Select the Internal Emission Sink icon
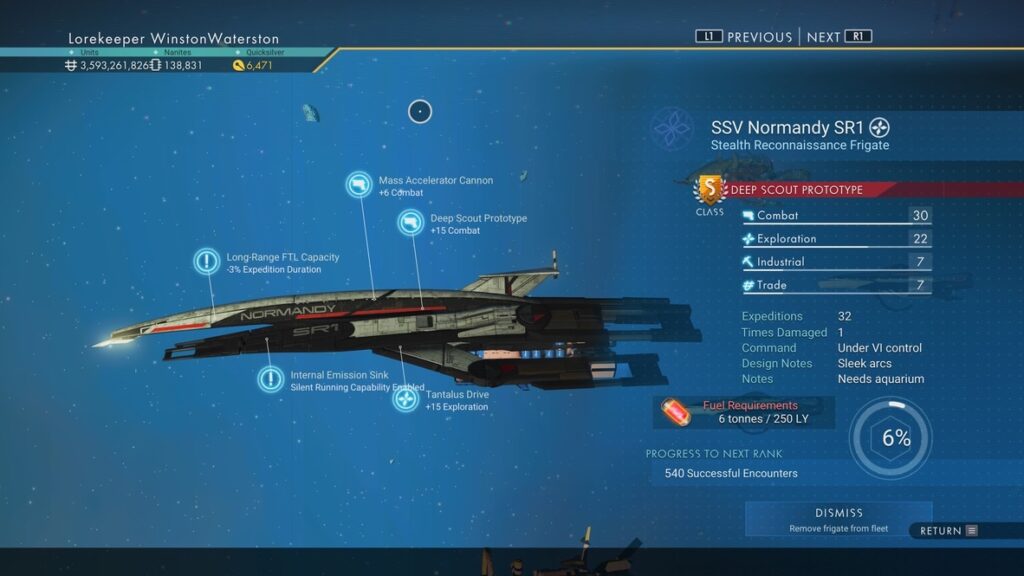Screen dimensions: 1024x576 point(270,379)
